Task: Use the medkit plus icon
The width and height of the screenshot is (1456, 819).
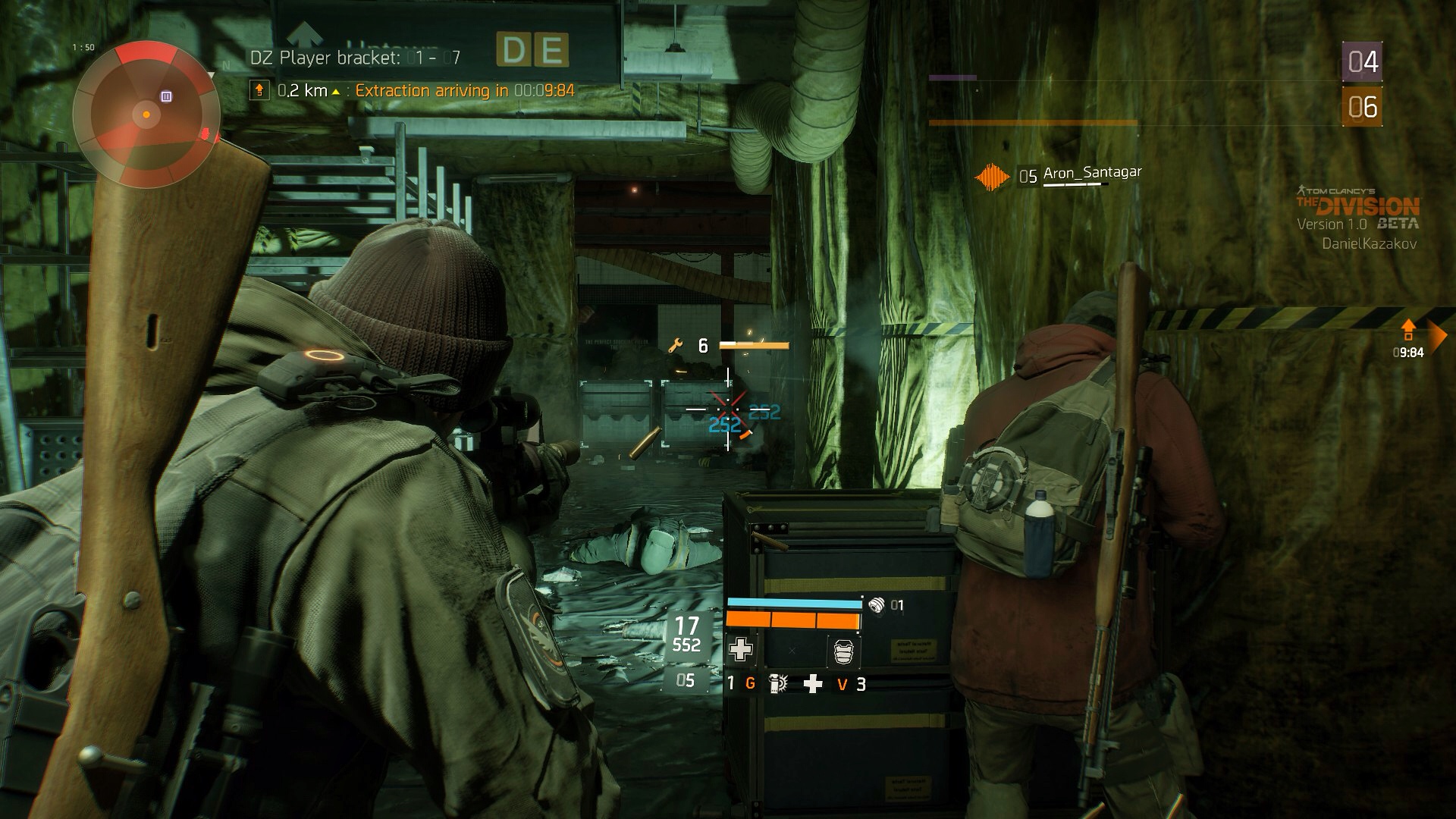Action: (813, 684)
